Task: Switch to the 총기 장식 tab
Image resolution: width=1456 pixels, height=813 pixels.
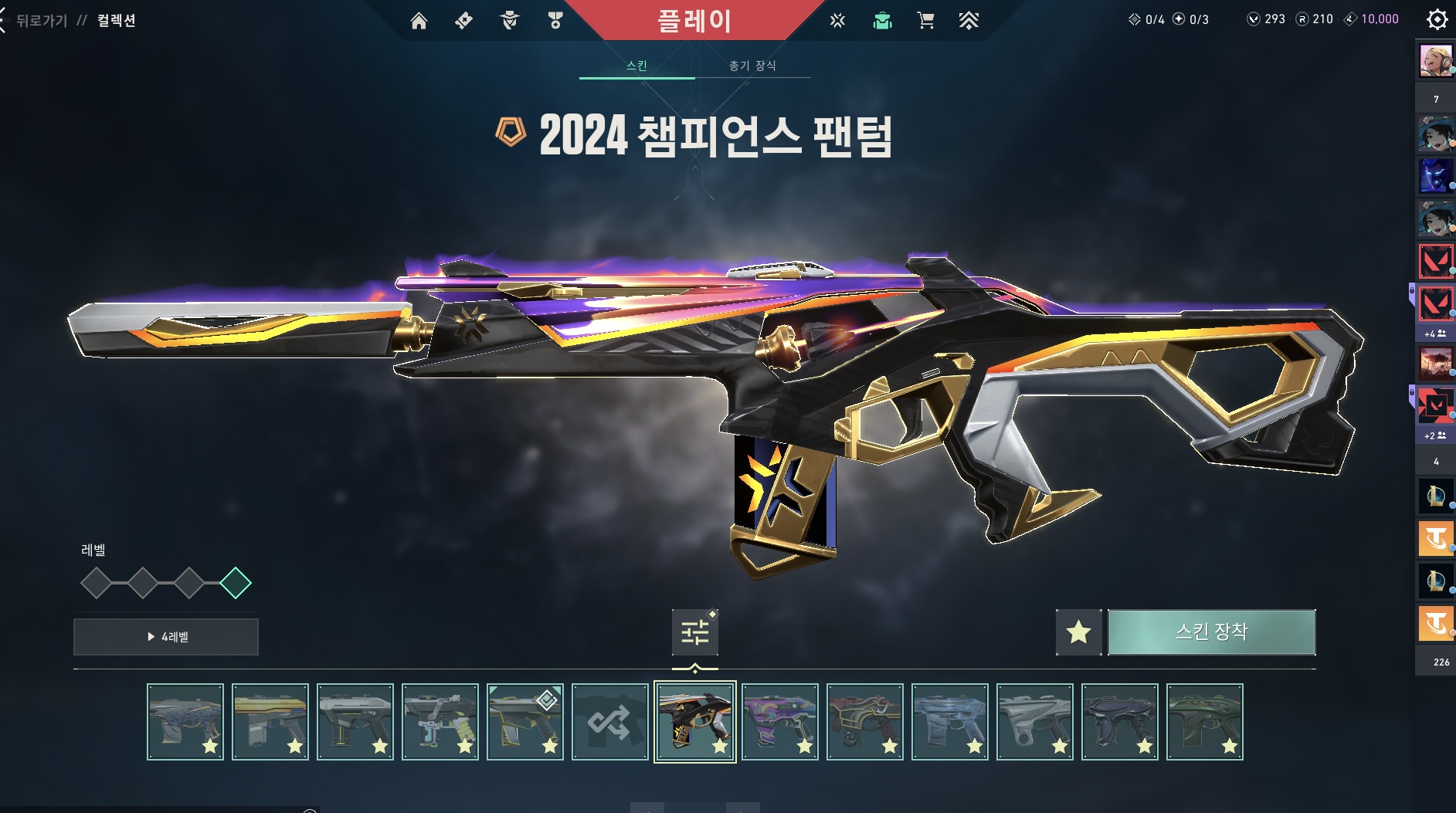Action: point(752,66)
